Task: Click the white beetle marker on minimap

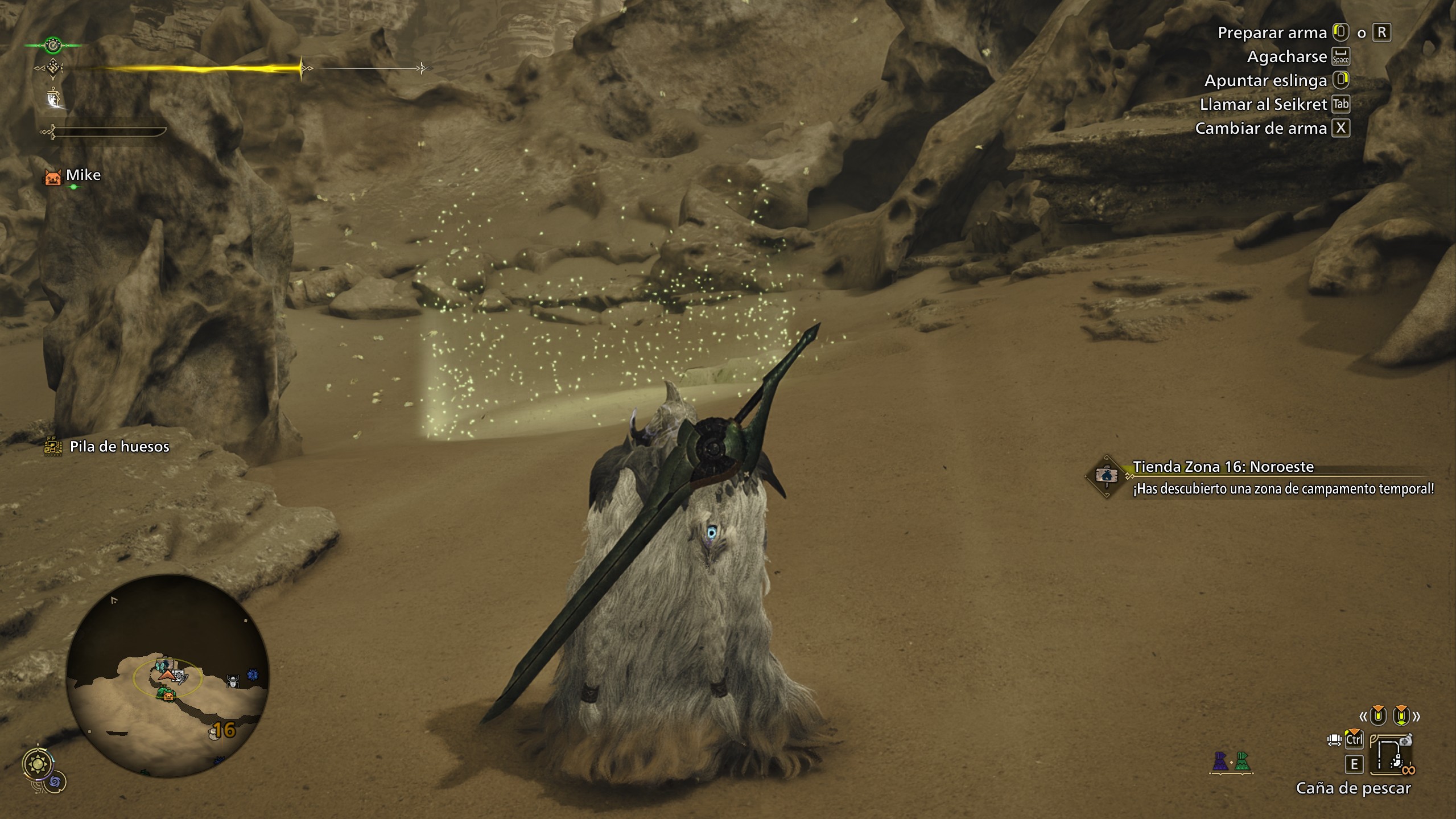Action: tap(233, 681)
